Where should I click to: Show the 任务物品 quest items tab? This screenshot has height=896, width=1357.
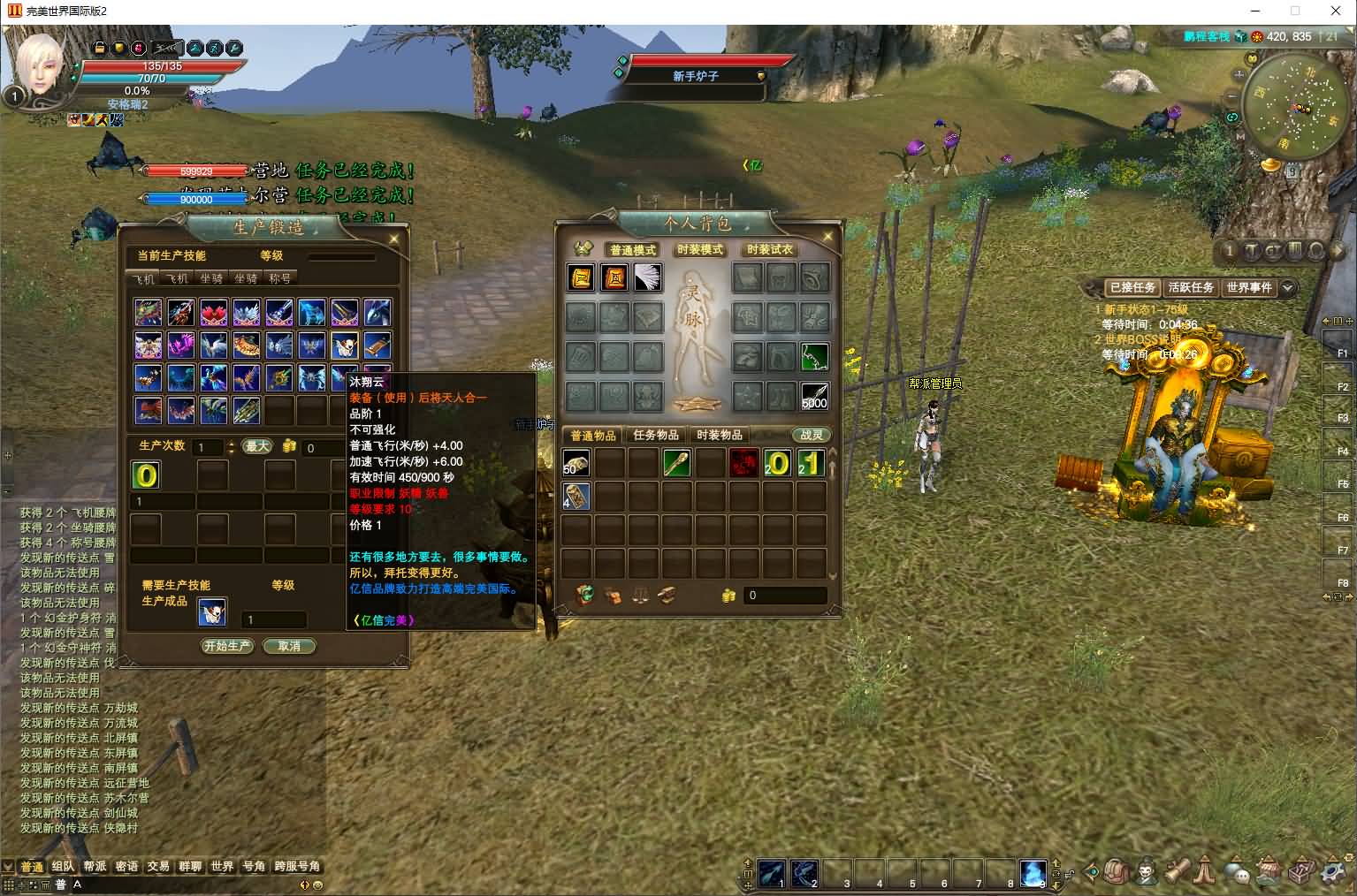pyautogui.click(x=656, y=435)
